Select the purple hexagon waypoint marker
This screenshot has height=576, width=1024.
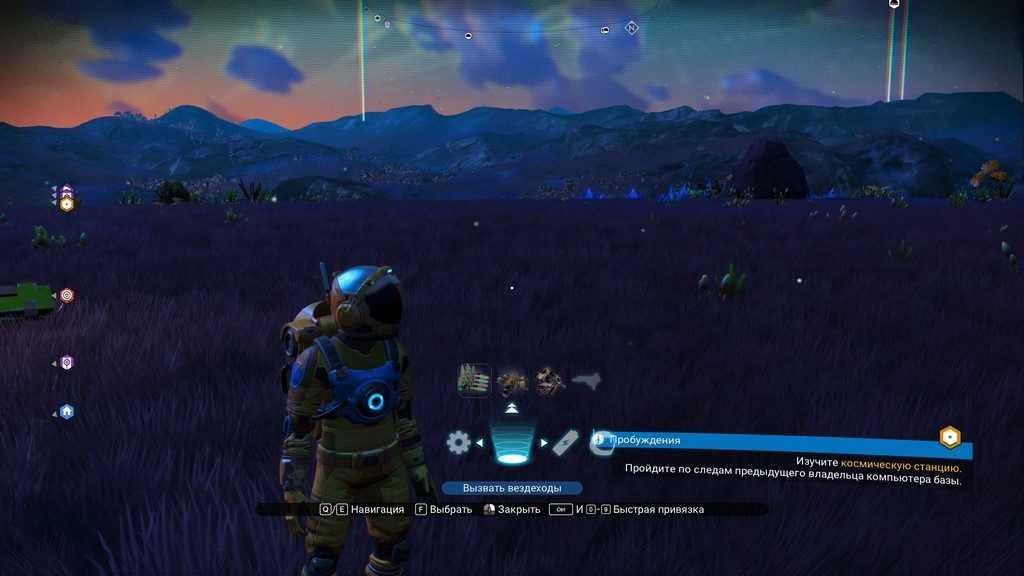(x=67, y=362)
